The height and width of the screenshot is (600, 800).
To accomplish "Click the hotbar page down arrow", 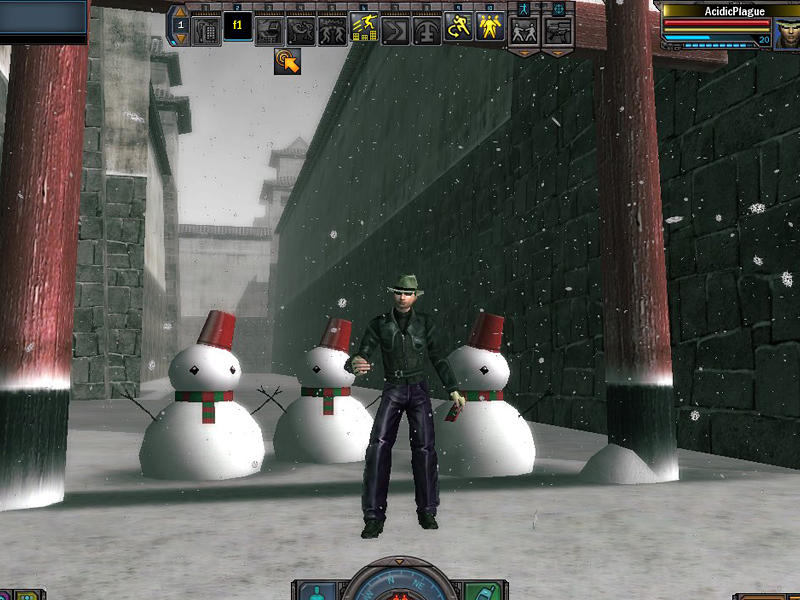I will [x=181, y=39].
